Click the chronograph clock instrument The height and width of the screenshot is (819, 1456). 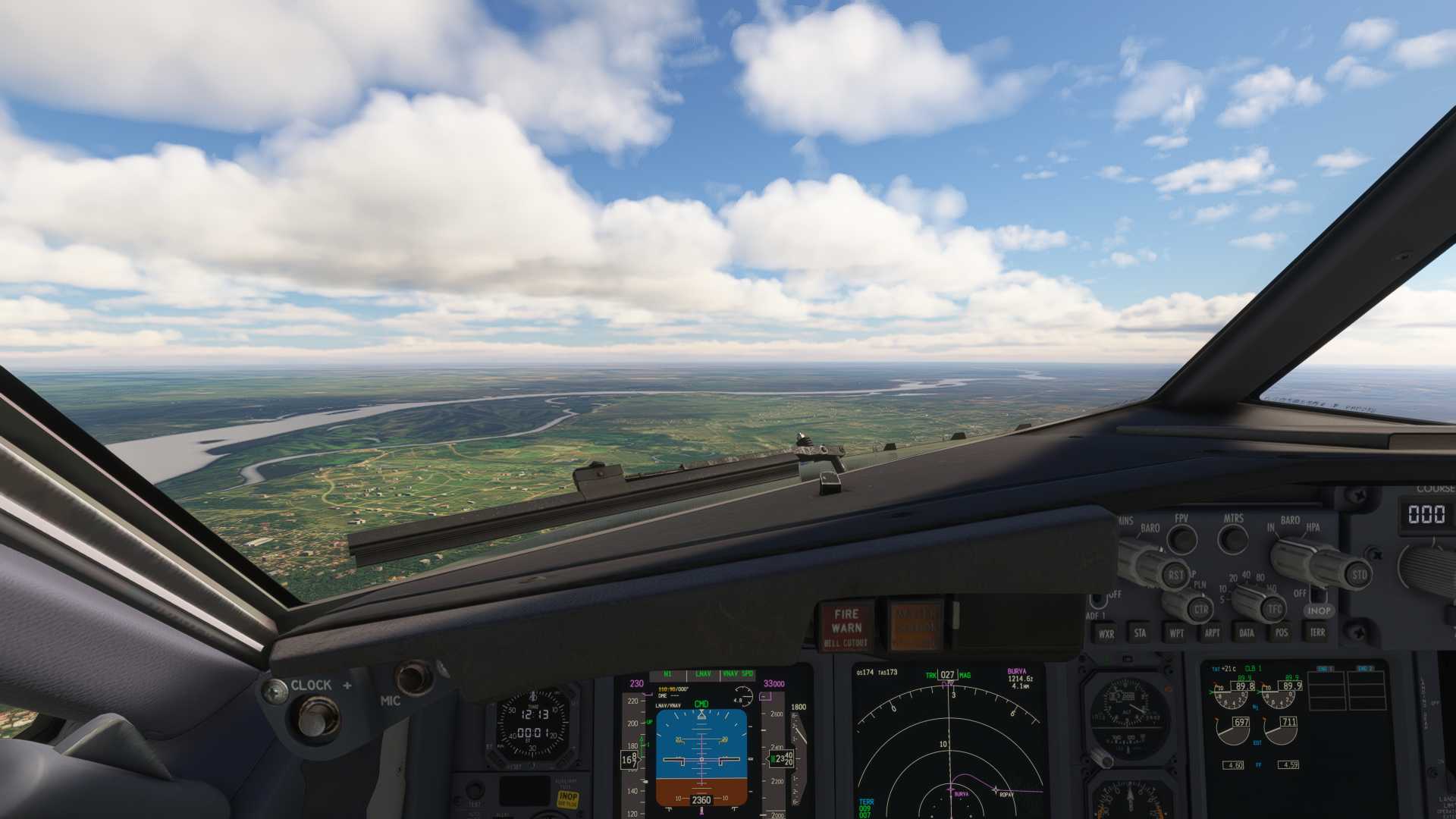point(533,724)
